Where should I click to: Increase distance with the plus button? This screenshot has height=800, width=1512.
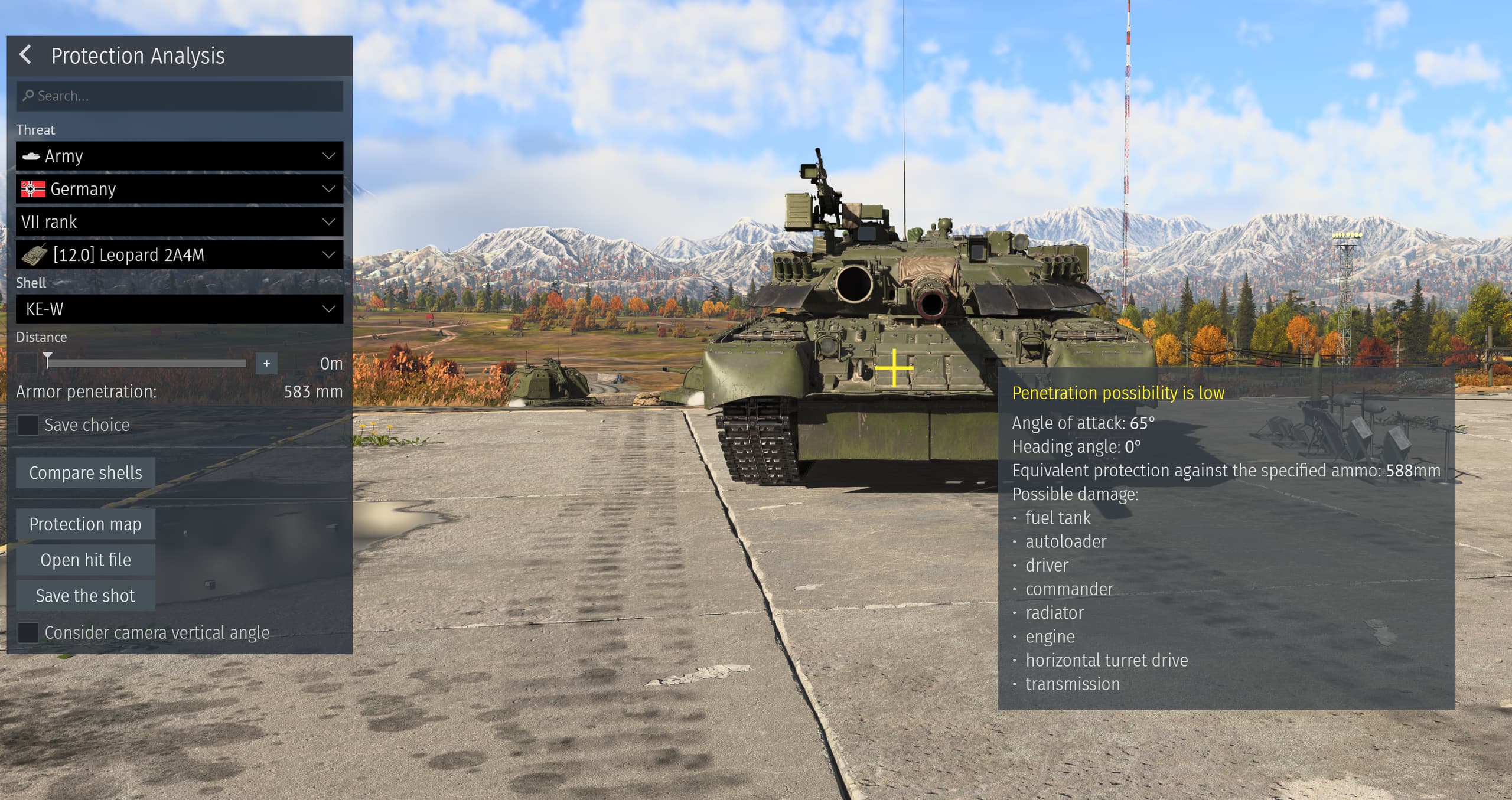tap(266, 363)
